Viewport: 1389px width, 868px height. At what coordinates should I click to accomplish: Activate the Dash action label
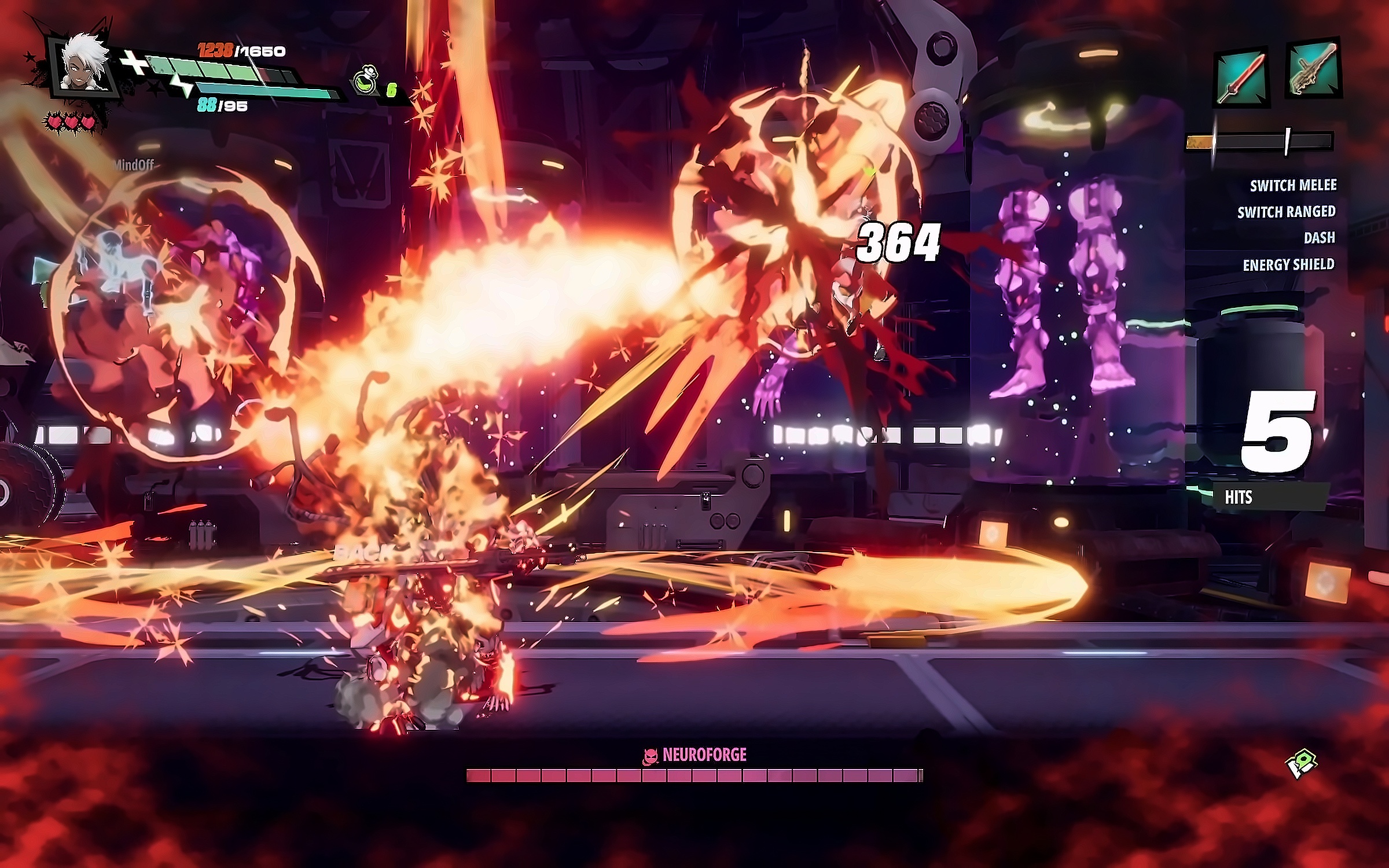tap(1319, 238)
